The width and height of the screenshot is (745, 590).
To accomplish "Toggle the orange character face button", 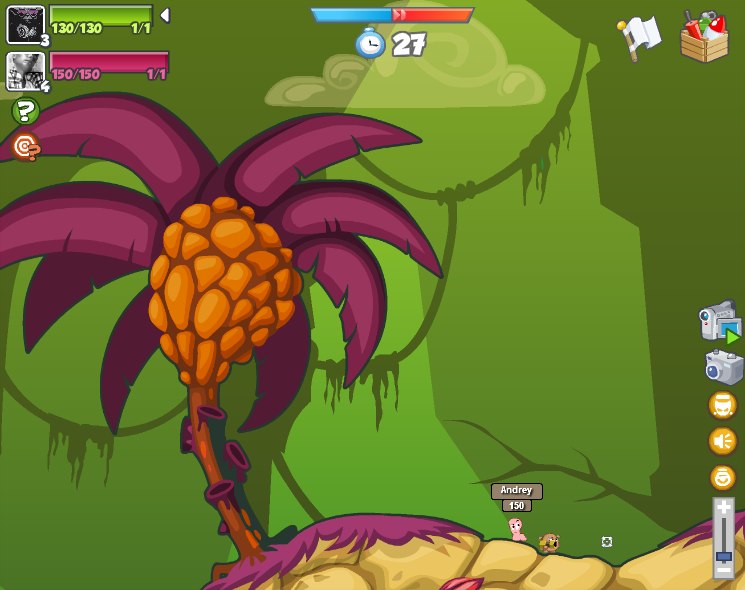I will [x=722, y=405].
